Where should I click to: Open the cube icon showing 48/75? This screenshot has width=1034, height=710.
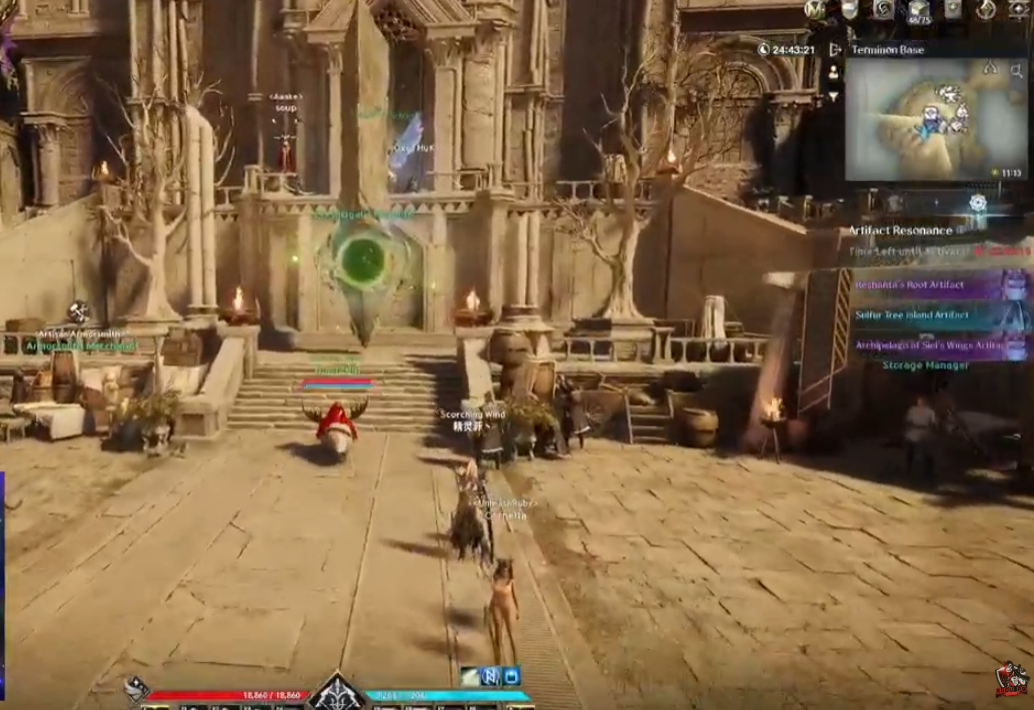click(x=918, y=10)
